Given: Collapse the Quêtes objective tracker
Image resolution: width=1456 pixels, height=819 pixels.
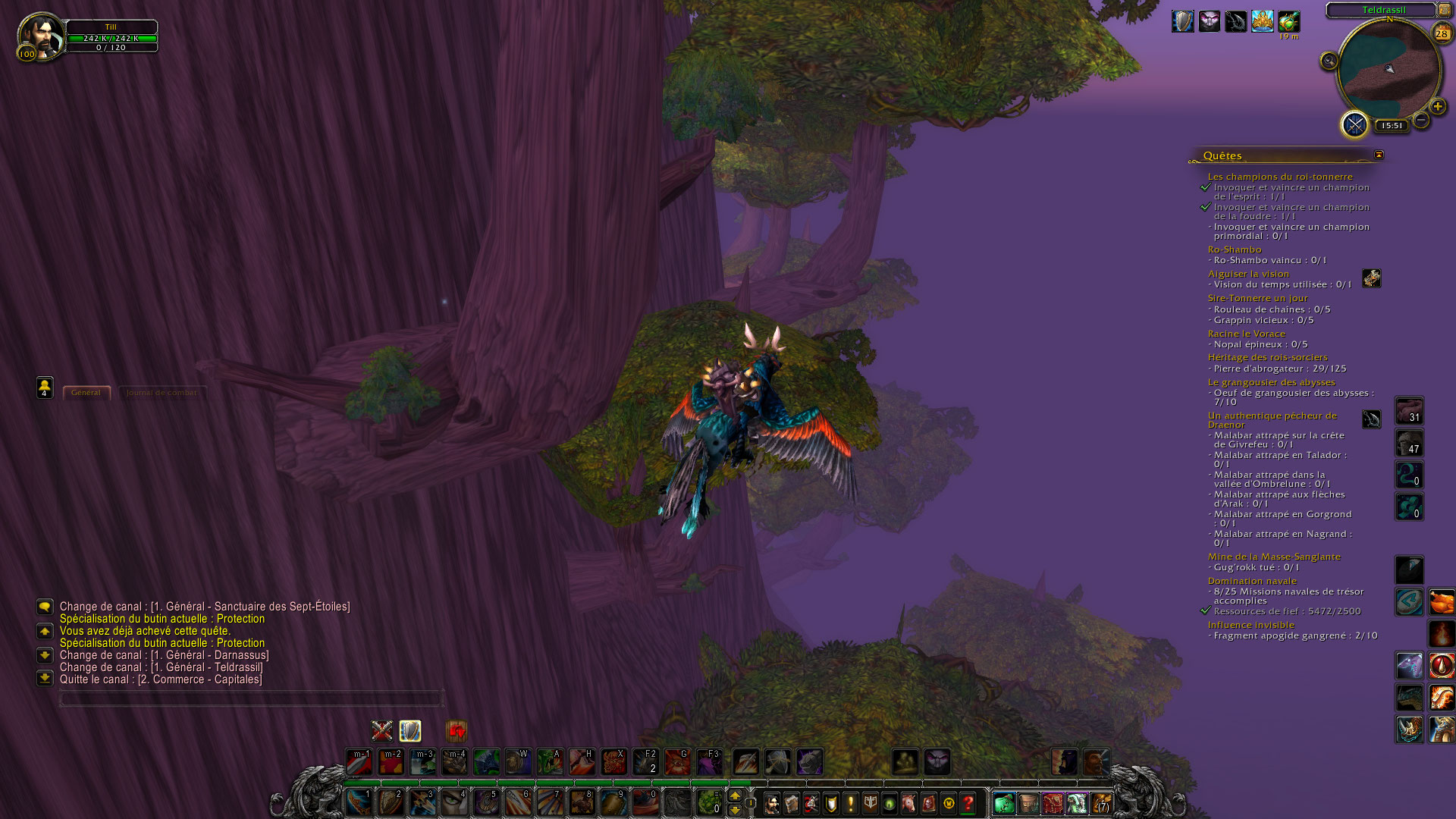Looking at the screenshot, I should [x=1379, y=155].
